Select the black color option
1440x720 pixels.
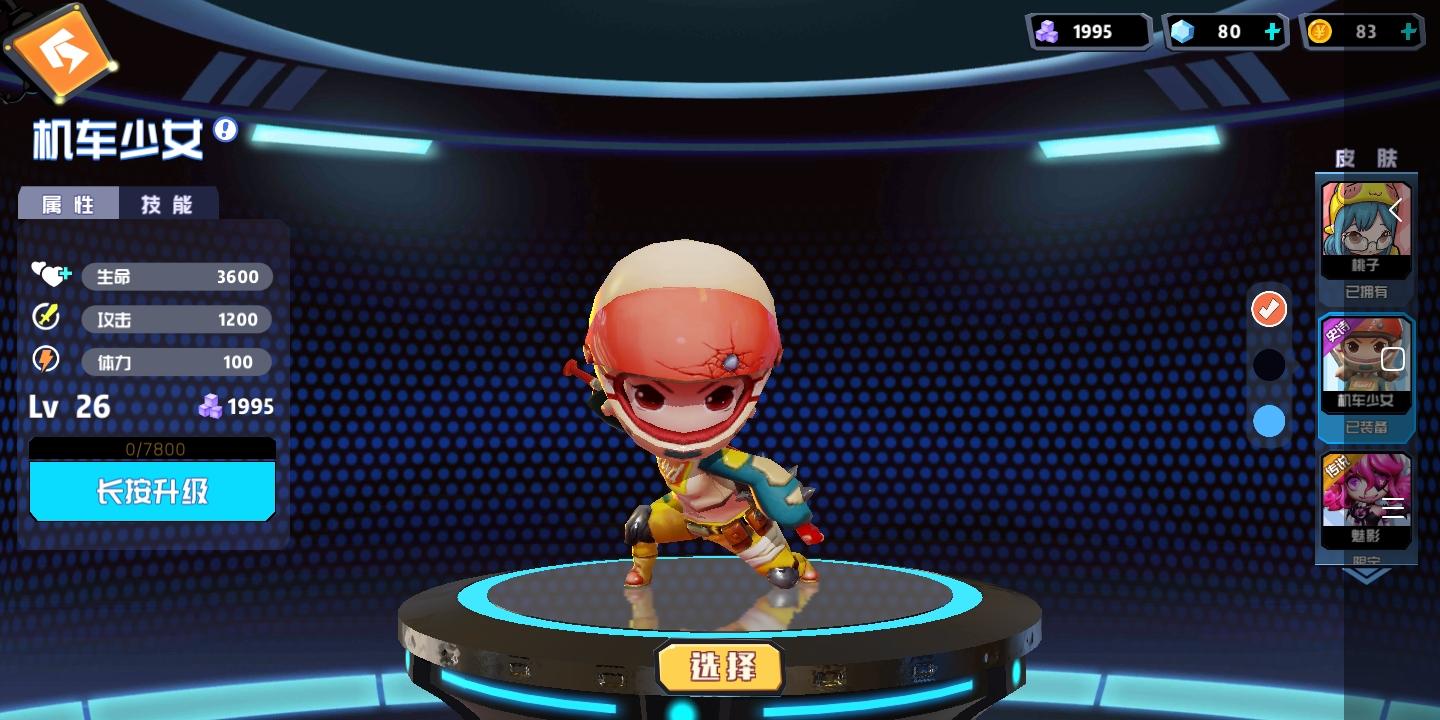click(1268, 365)
